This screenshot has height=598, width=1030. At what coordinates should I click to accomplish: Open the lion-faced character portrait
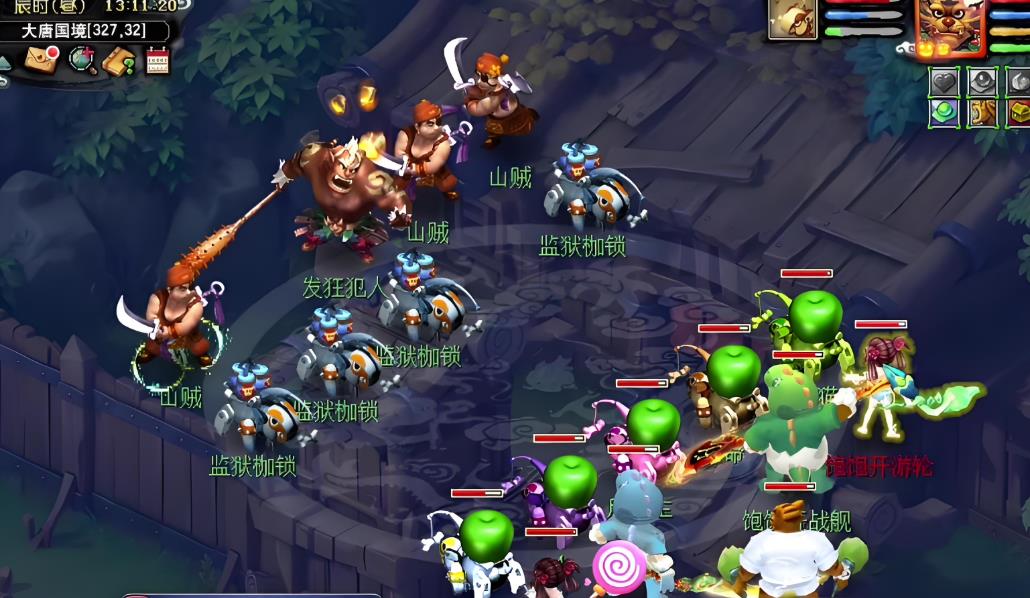coord(949,26)
